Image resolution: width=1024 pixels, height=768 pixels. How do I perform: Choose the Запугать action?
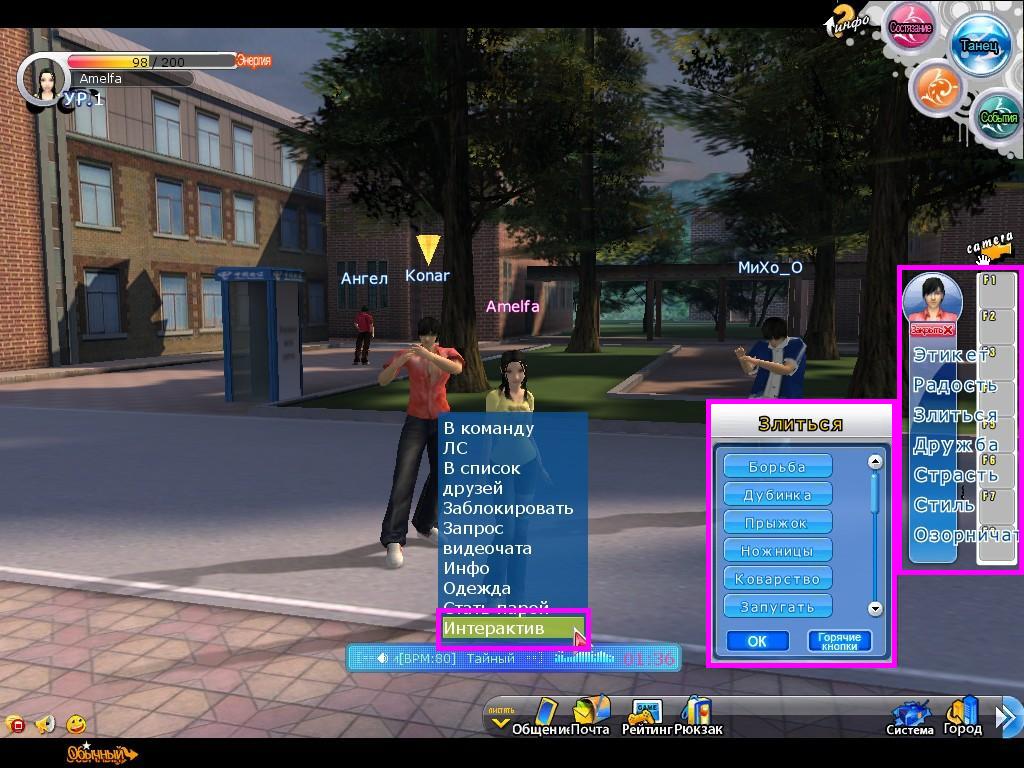pyautogui.click(x=778, y=607)
